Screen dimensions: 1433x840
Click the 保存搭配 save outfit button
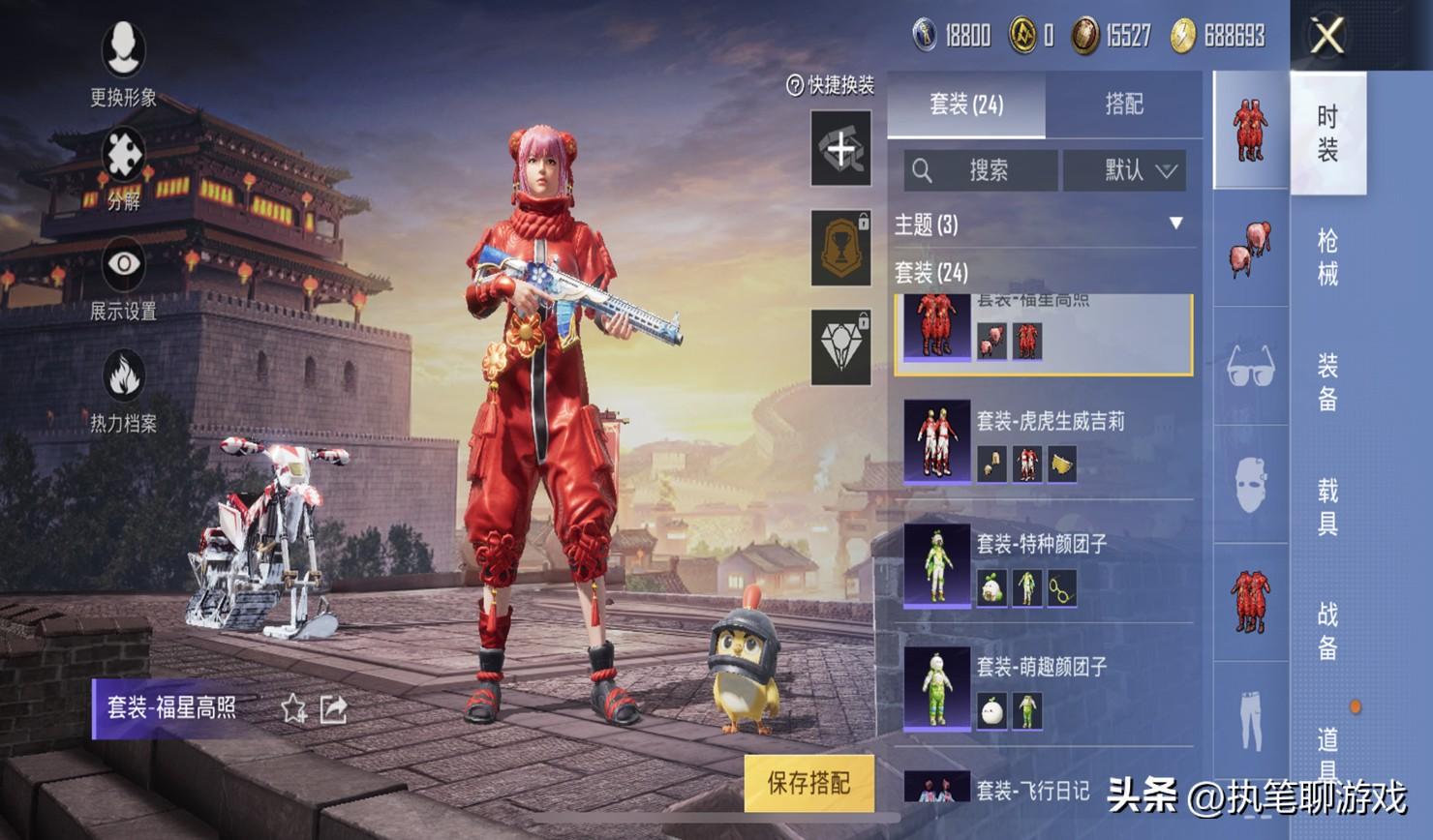(x=808, y=782)
